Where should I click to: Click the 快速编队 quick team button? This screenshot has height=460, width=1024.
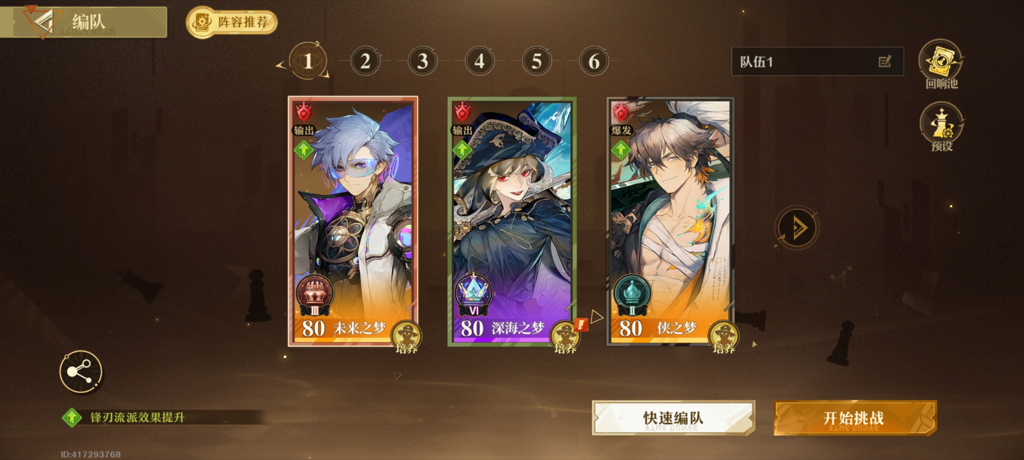(673, 418)
